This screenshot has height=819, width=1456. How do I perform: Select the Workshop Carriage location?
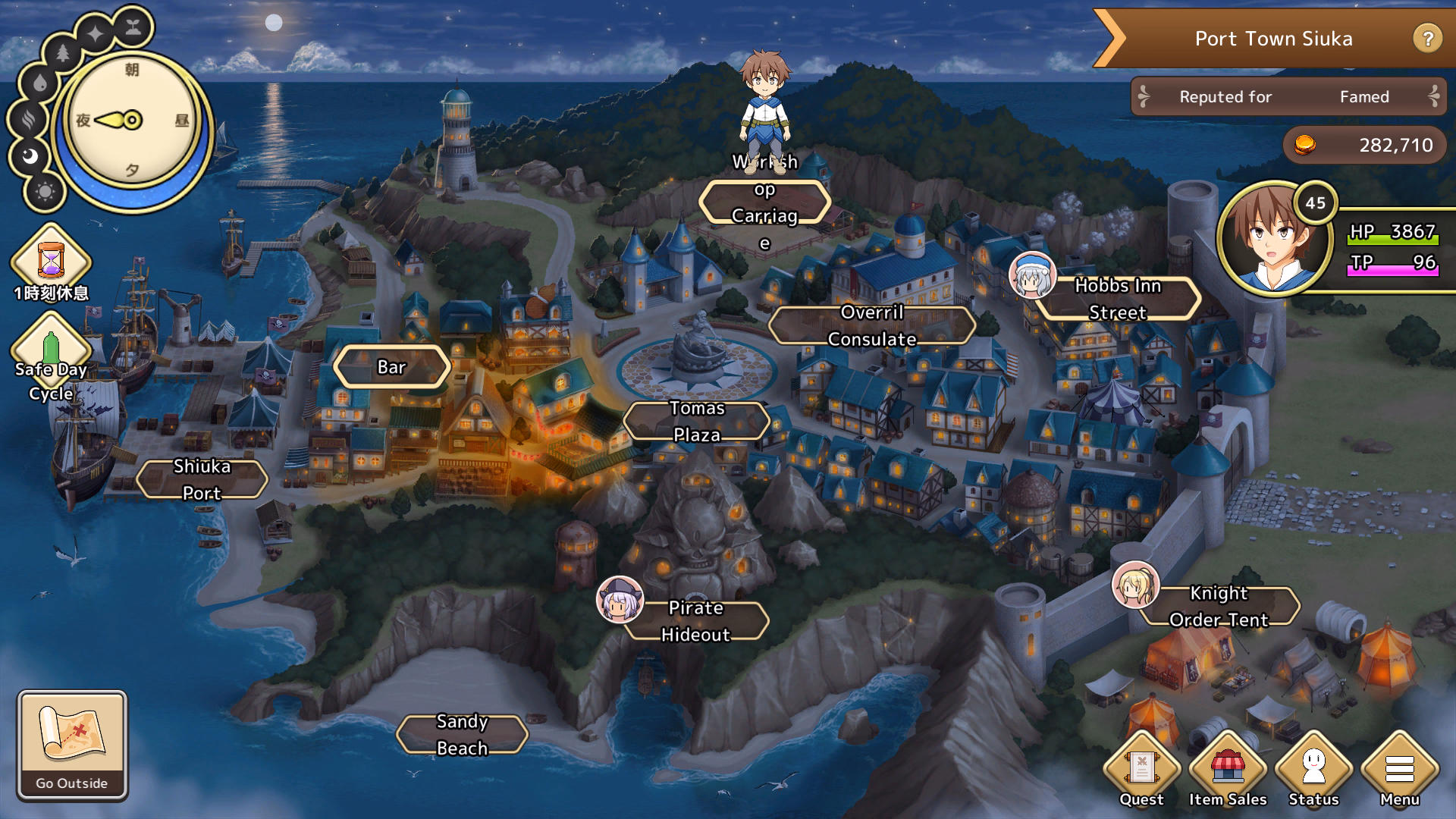(764, 202)
